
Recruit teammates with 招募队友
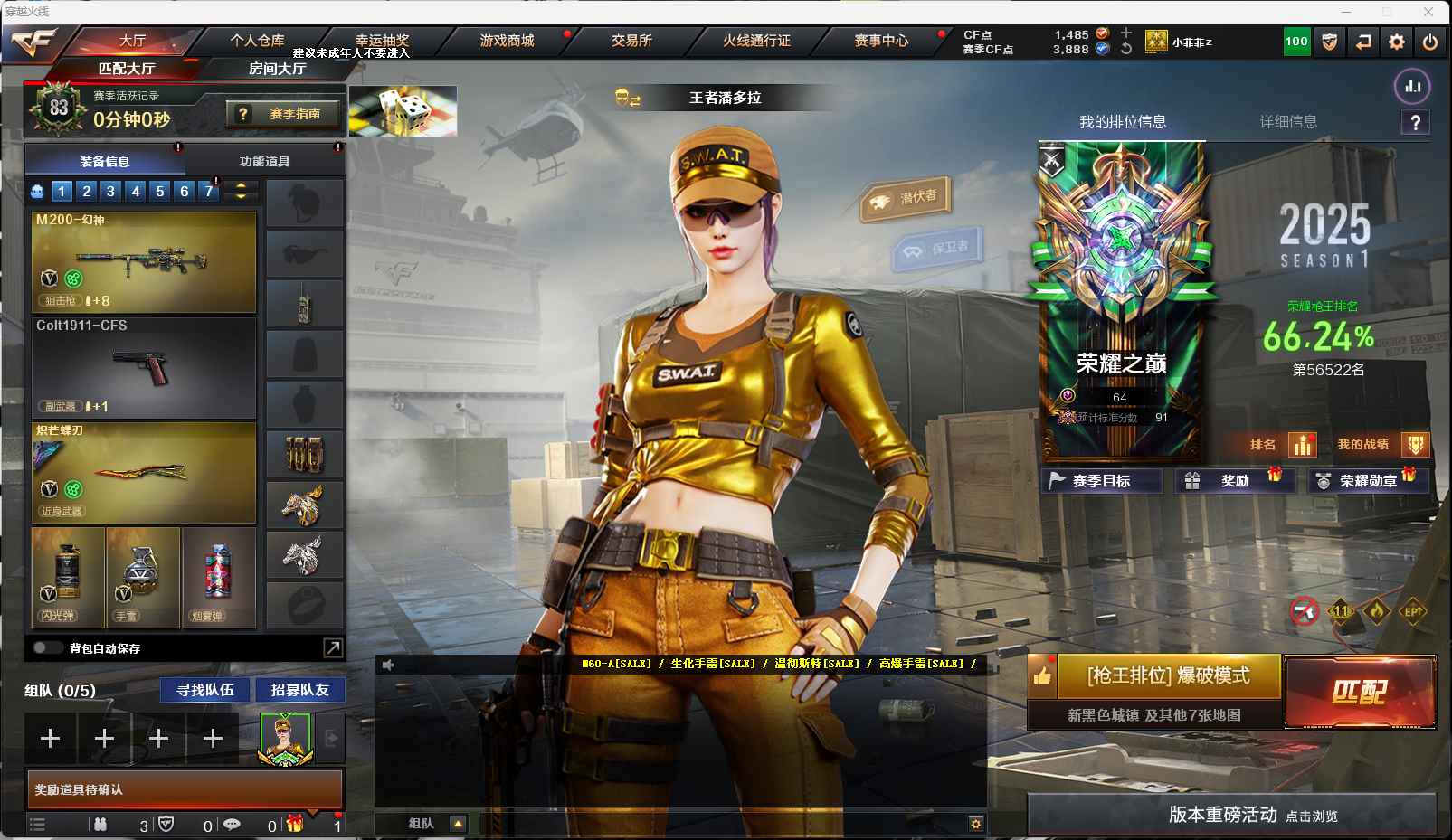299,690
